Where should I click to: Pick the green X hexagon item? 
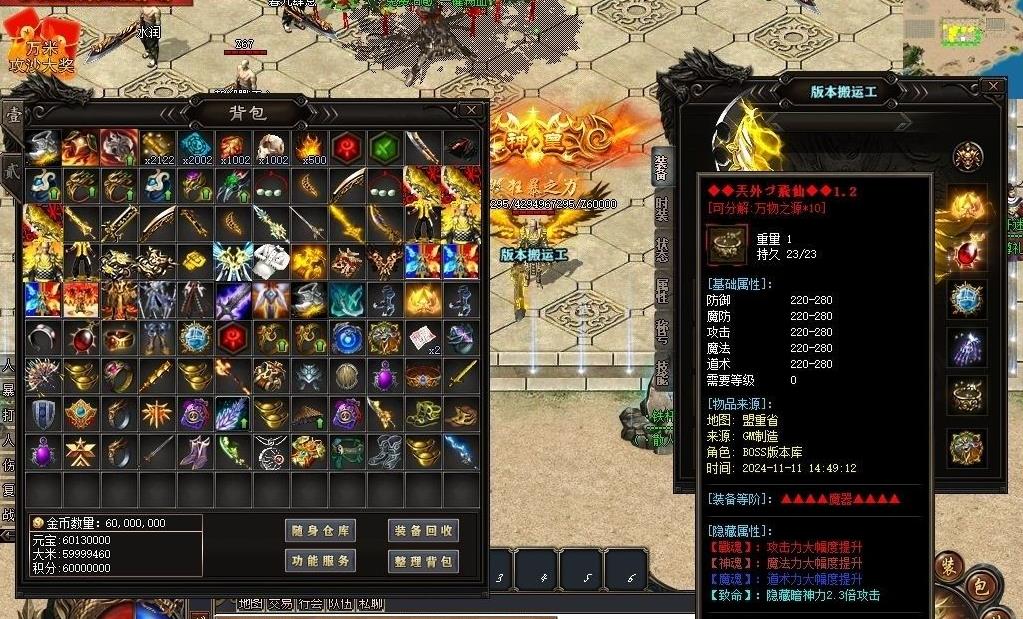386,147
